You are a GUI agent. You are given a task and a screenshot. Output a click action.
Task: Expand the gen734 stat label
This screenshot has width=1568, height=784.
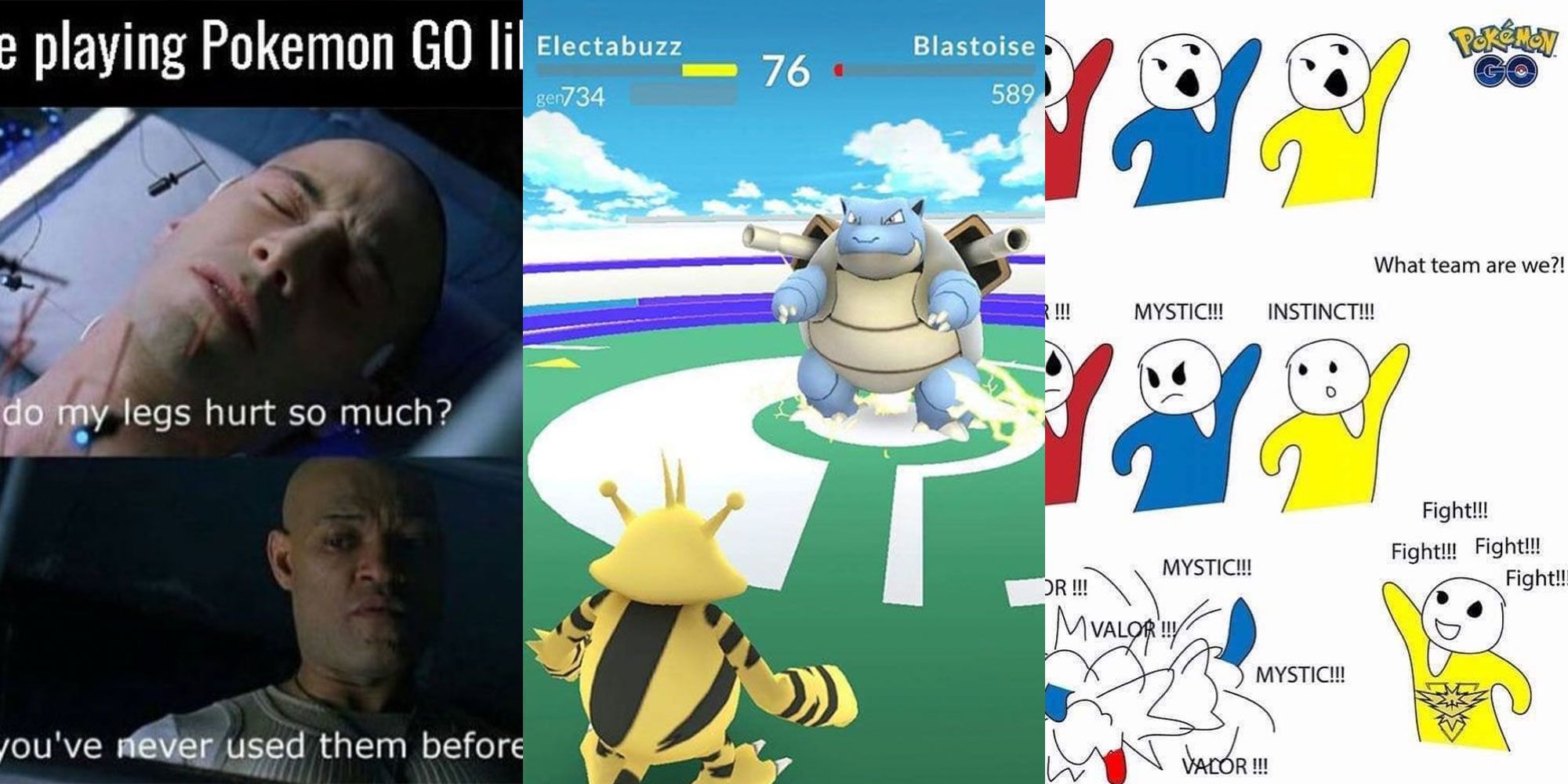(572, 96)
